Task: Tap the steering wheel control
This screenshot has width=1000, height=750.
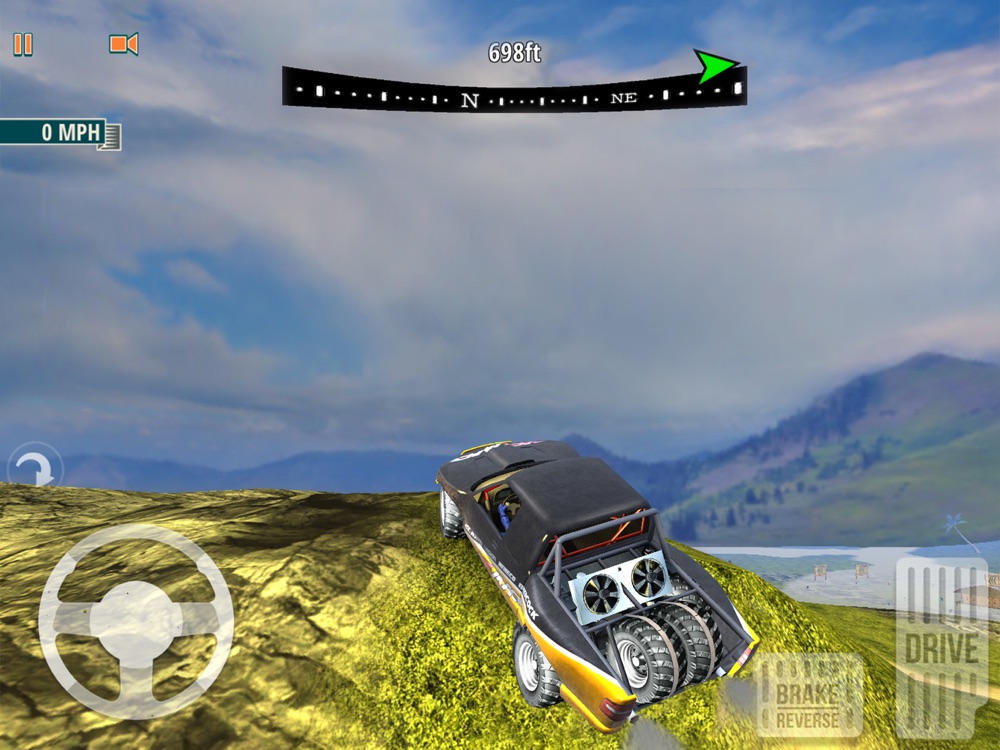Action: 136,621
